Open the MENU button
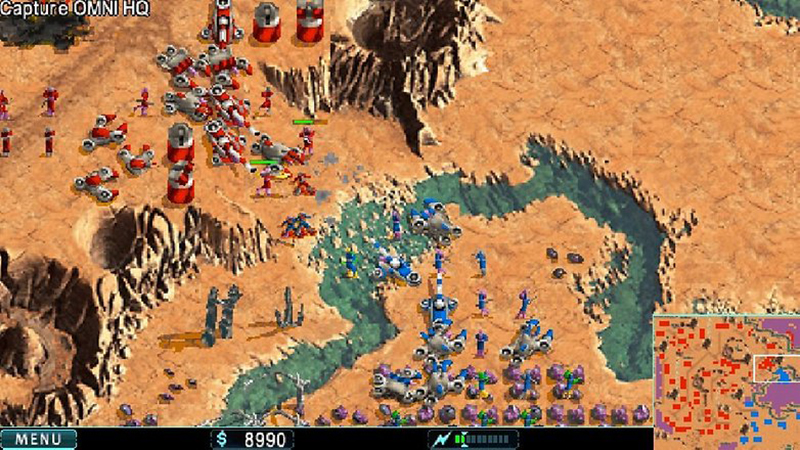 tap(38, 439)
